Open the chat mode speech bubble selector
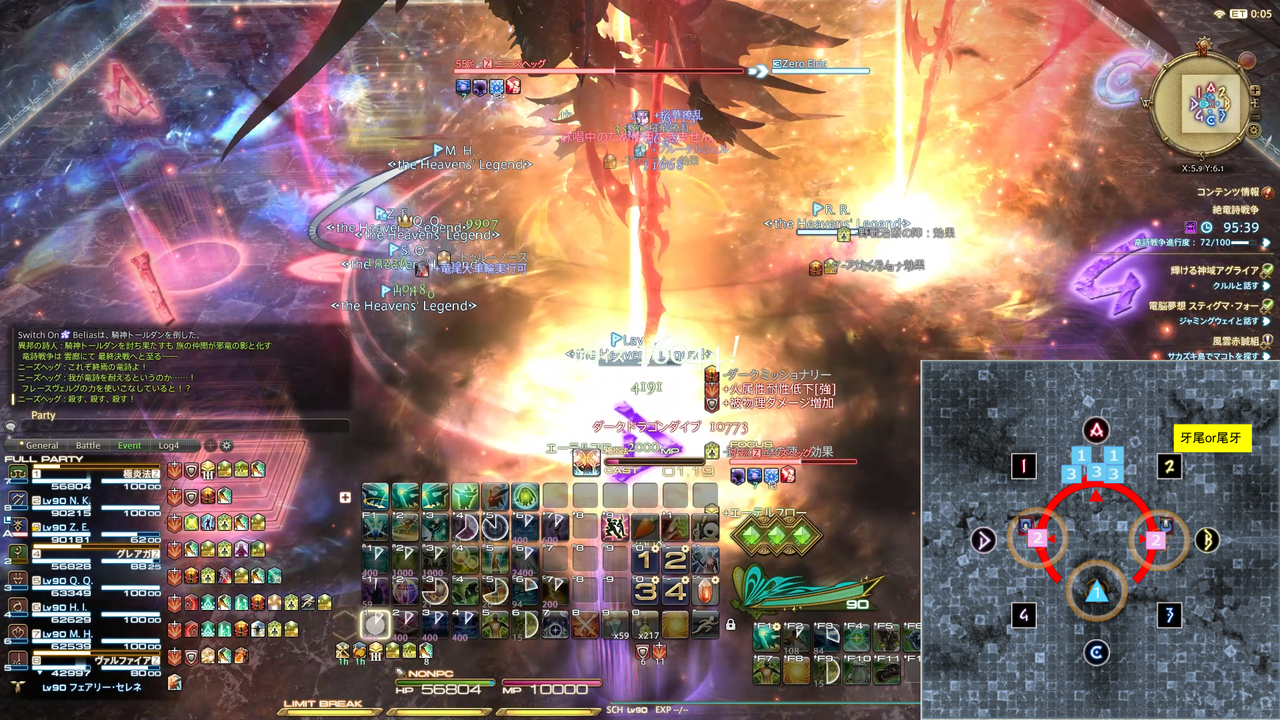The image size is (1280, 720). pos(10,425)
